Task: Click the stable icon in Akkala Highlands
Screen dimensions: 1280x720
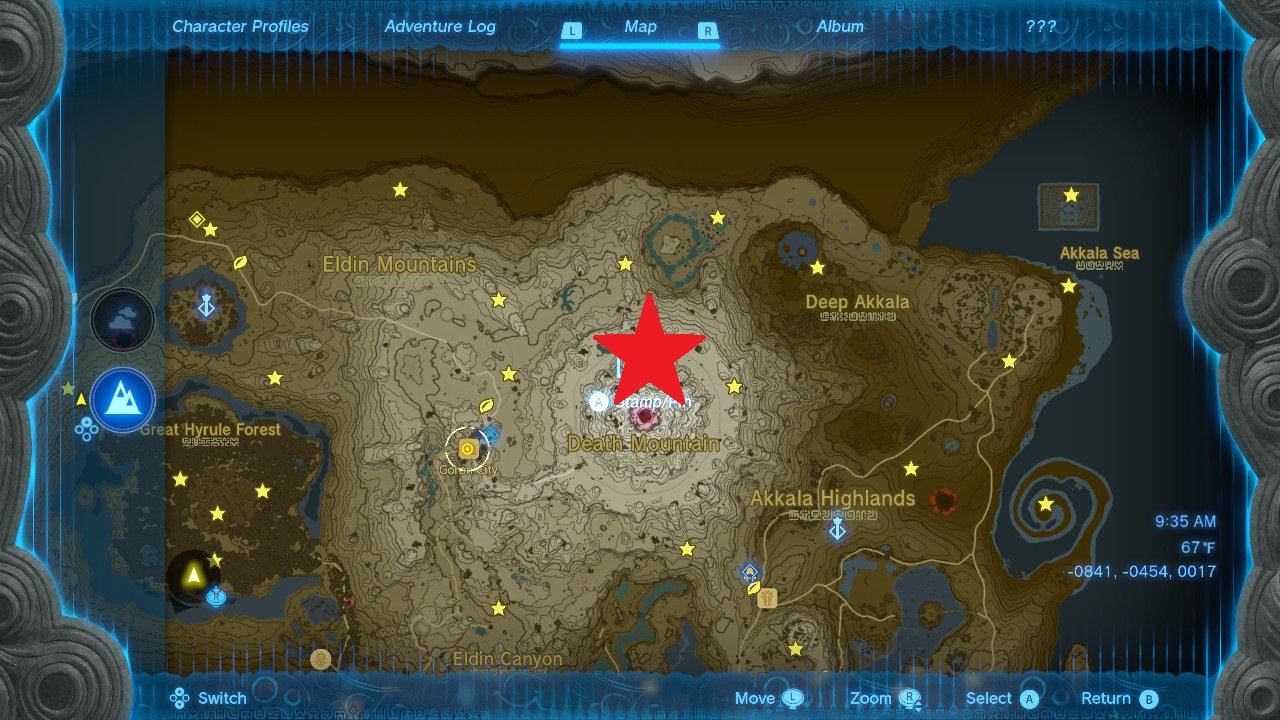Action: 767,598
